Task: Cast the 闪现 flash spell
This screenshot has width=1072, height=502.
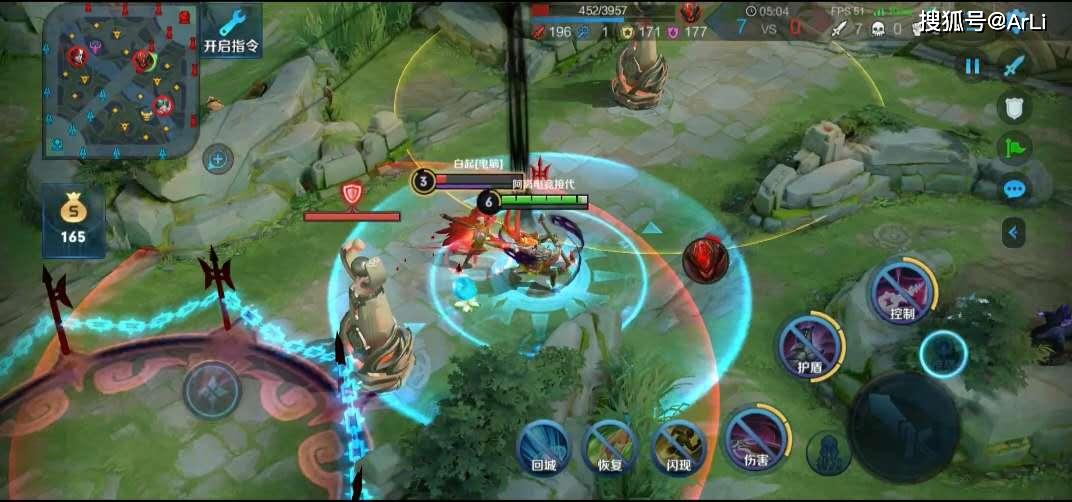Action: click(679, 444)
